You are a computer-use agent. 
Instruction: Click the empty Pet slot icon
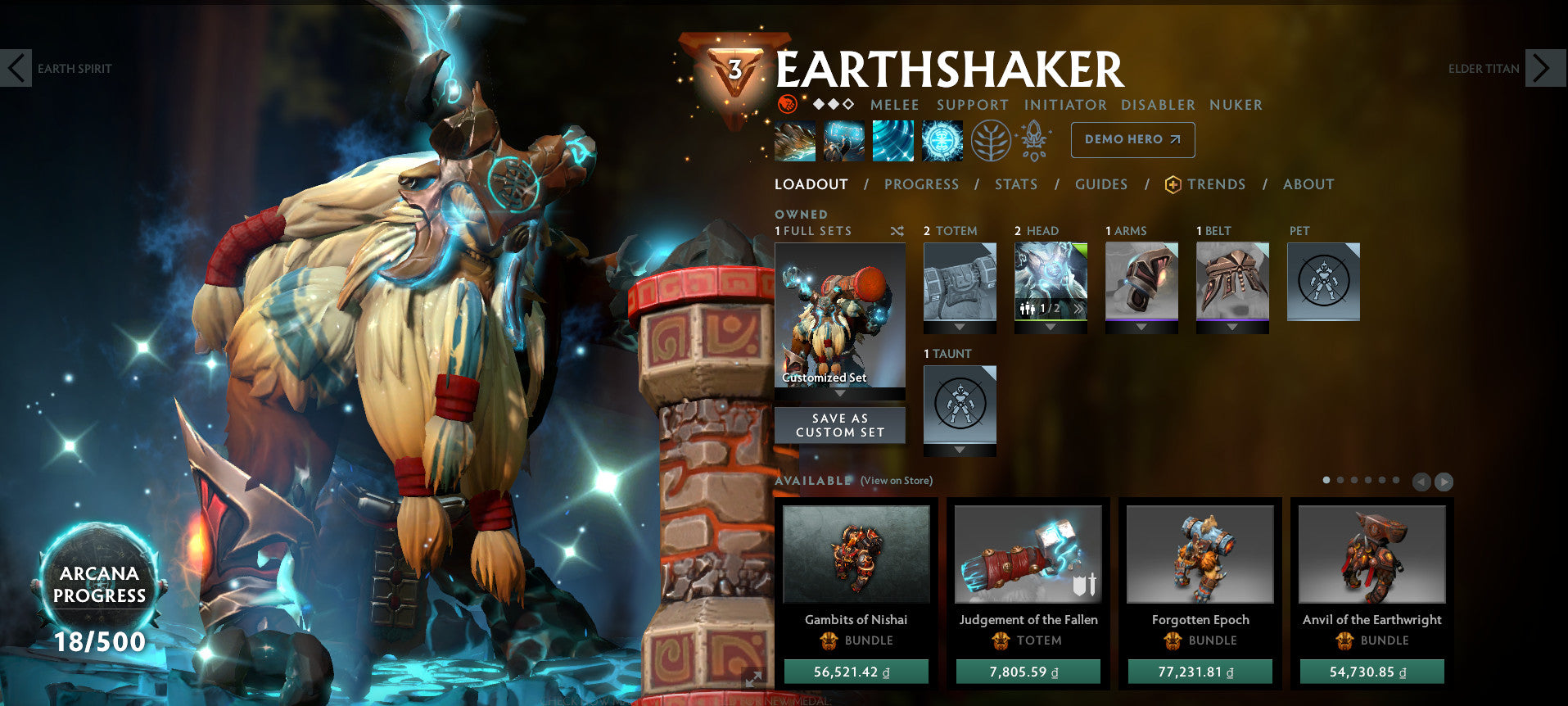1323,281
